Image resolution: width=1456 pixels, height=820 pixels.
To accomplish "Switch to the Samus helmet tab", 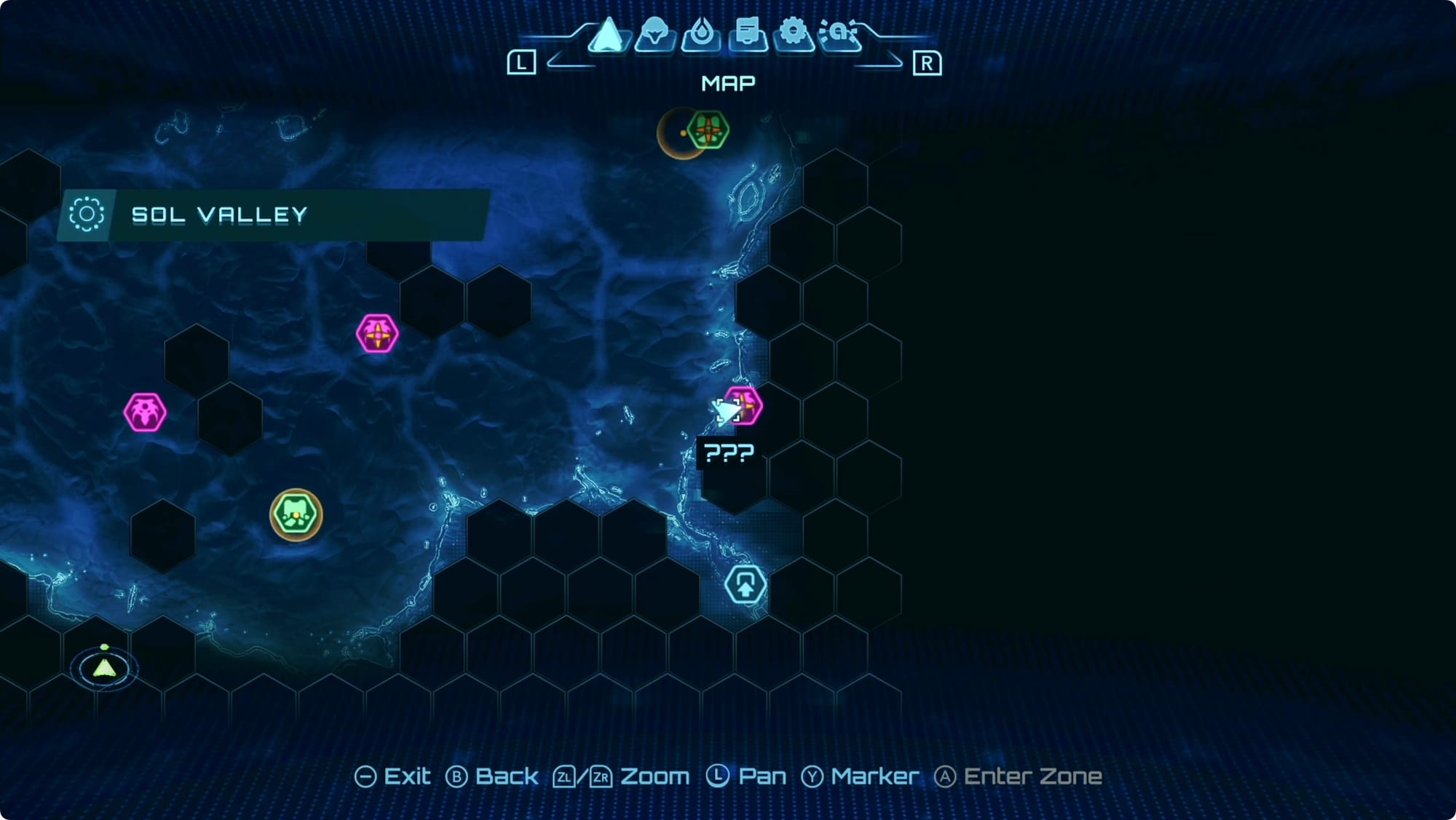I will coord(654,33).
